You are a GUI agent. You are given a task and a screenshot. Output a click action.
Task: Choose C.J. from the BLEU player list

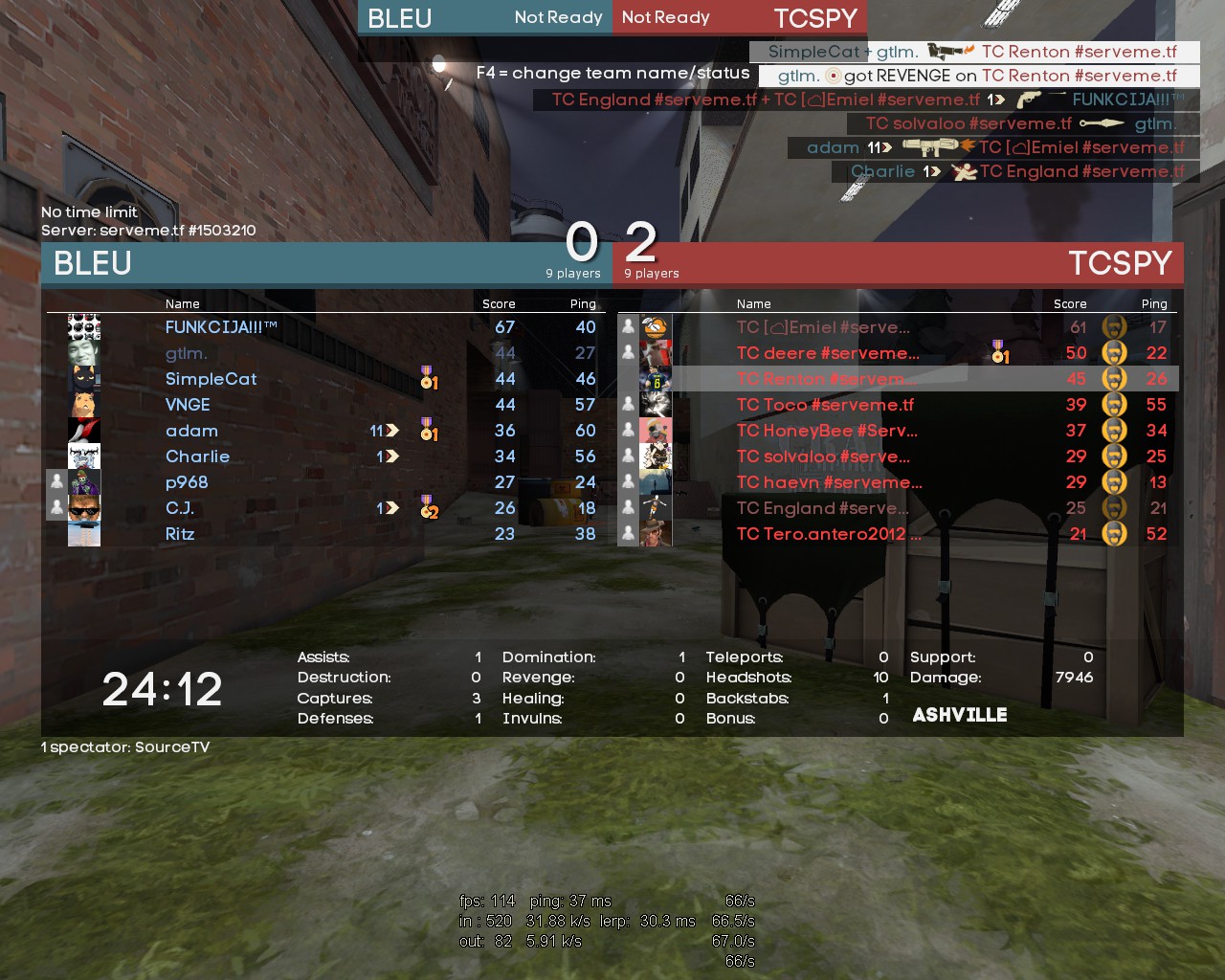click(180, 508)
